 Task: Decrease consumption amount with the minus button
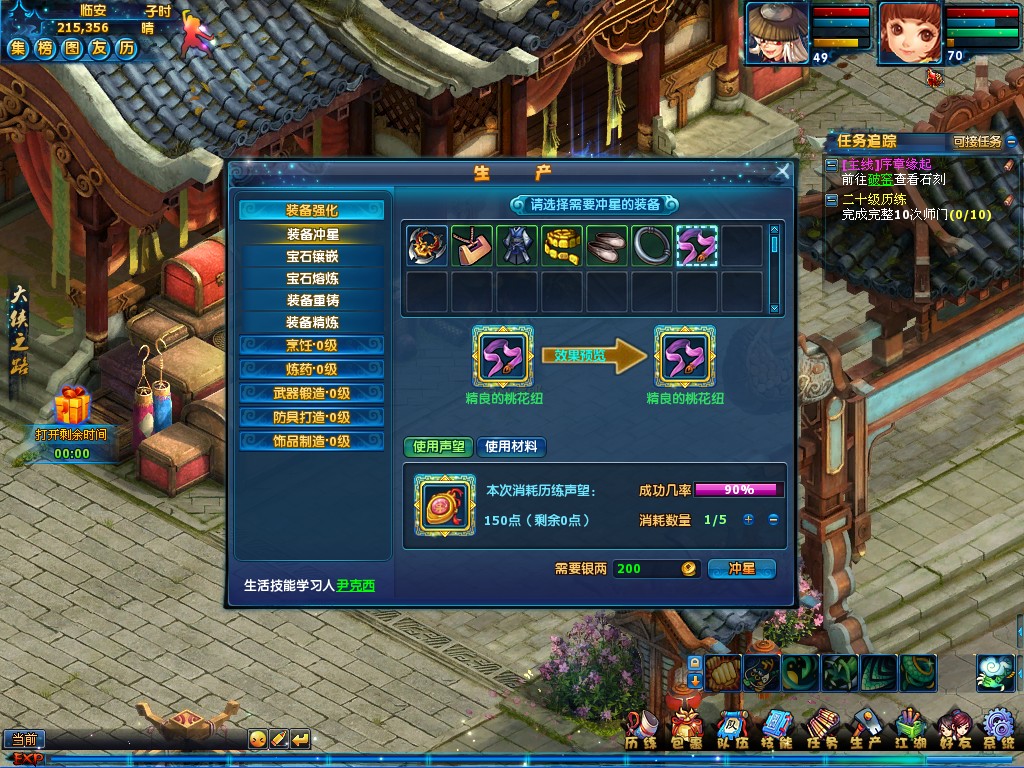point(773,520)
